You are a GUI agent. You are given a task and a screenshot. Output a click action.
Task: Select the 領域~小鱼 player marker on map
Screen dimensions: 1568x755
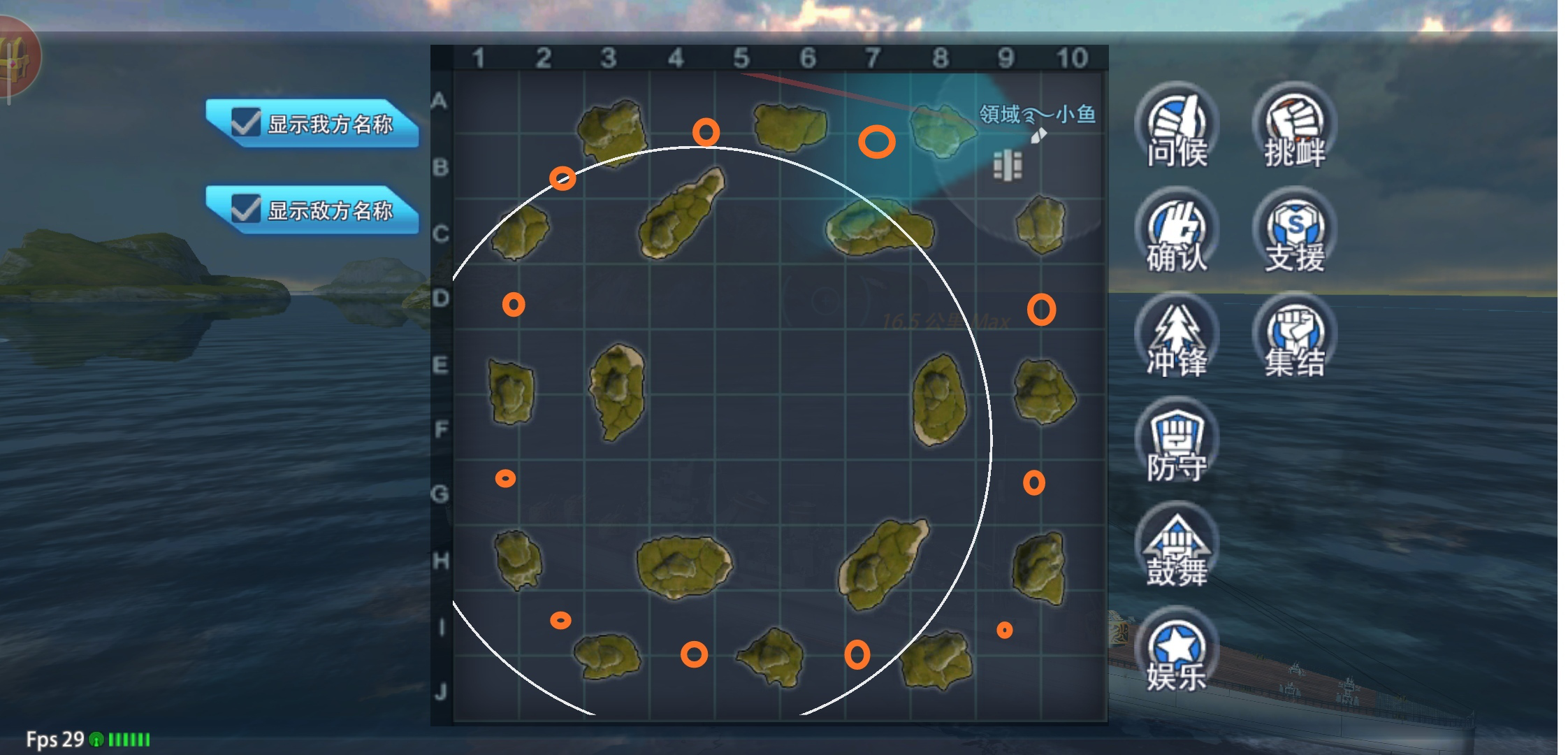(x=1038, y=135)
